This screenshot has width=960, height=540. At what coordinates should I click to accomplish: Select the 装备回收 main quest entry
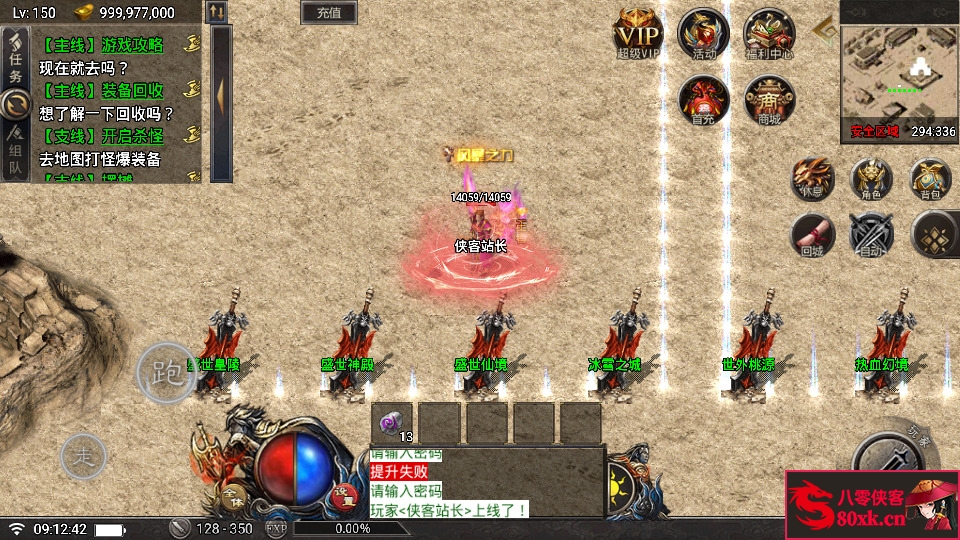click(x=101, y=91)
